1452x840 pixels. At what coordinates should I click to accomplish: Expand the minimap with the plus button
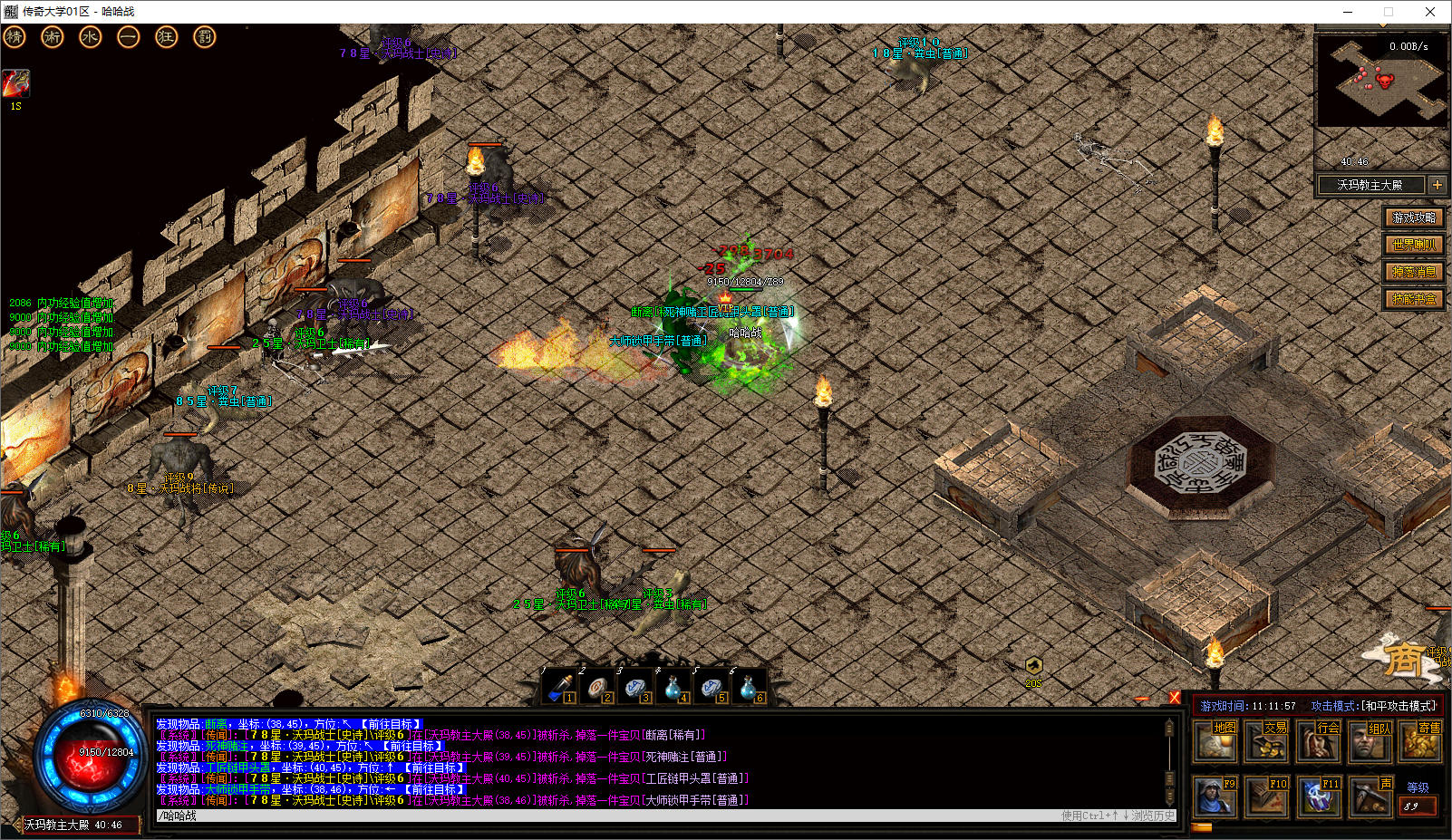(1437, 185)
